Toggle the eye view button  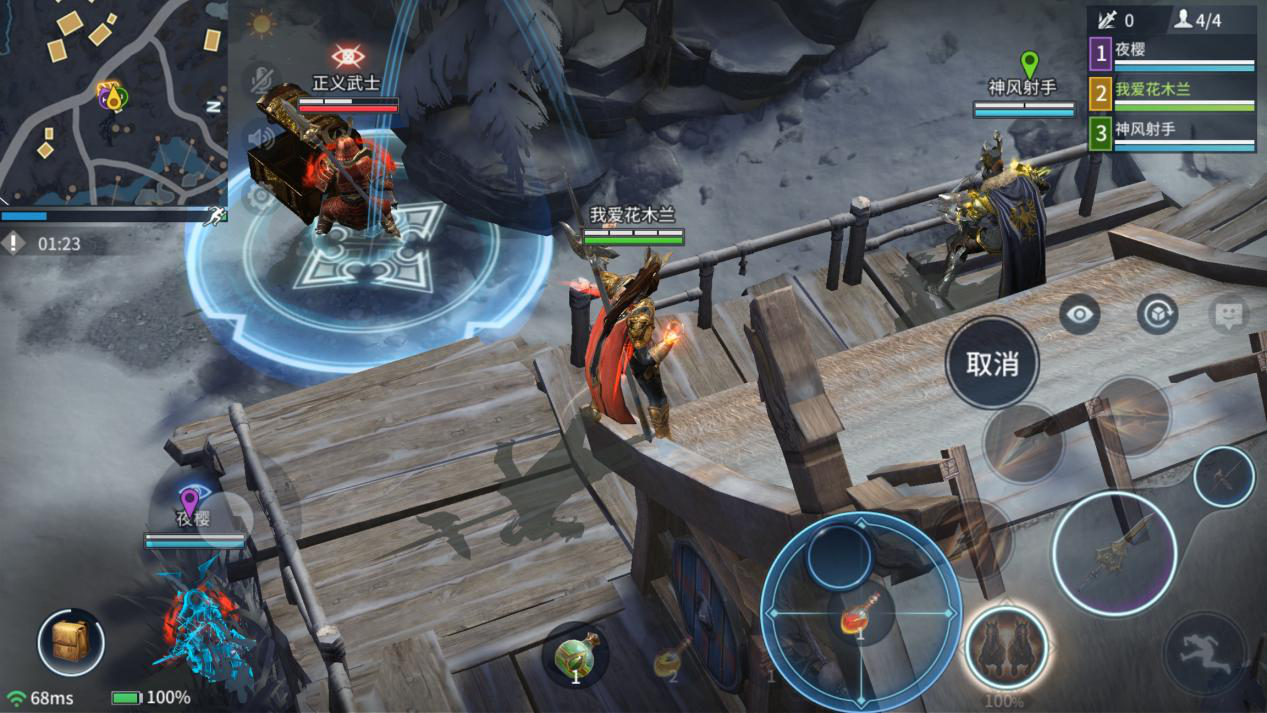click(1080, 315)
